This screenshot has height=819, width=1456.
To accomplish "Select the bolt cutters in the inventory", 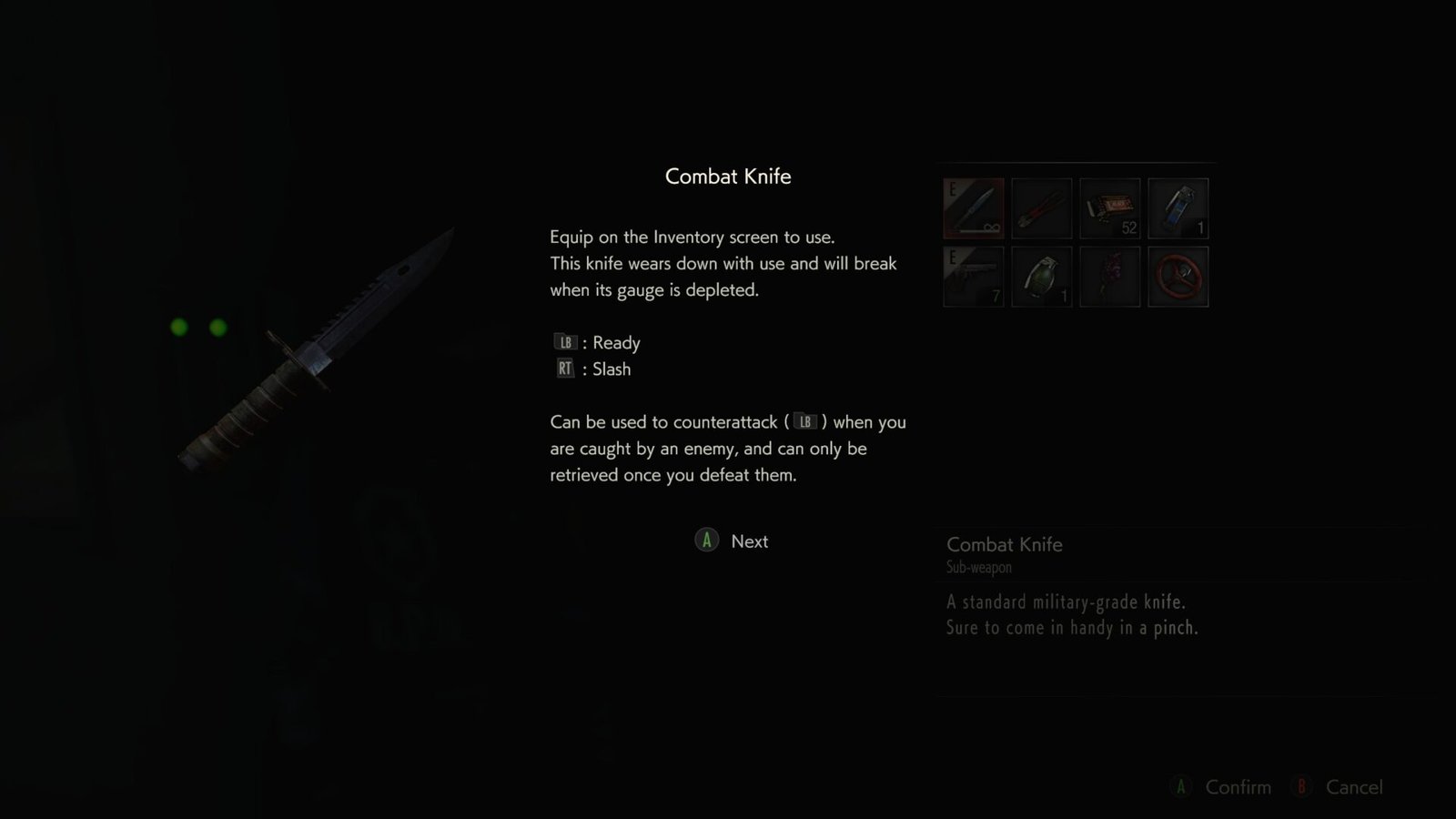I will click(x=1041, y=207).
